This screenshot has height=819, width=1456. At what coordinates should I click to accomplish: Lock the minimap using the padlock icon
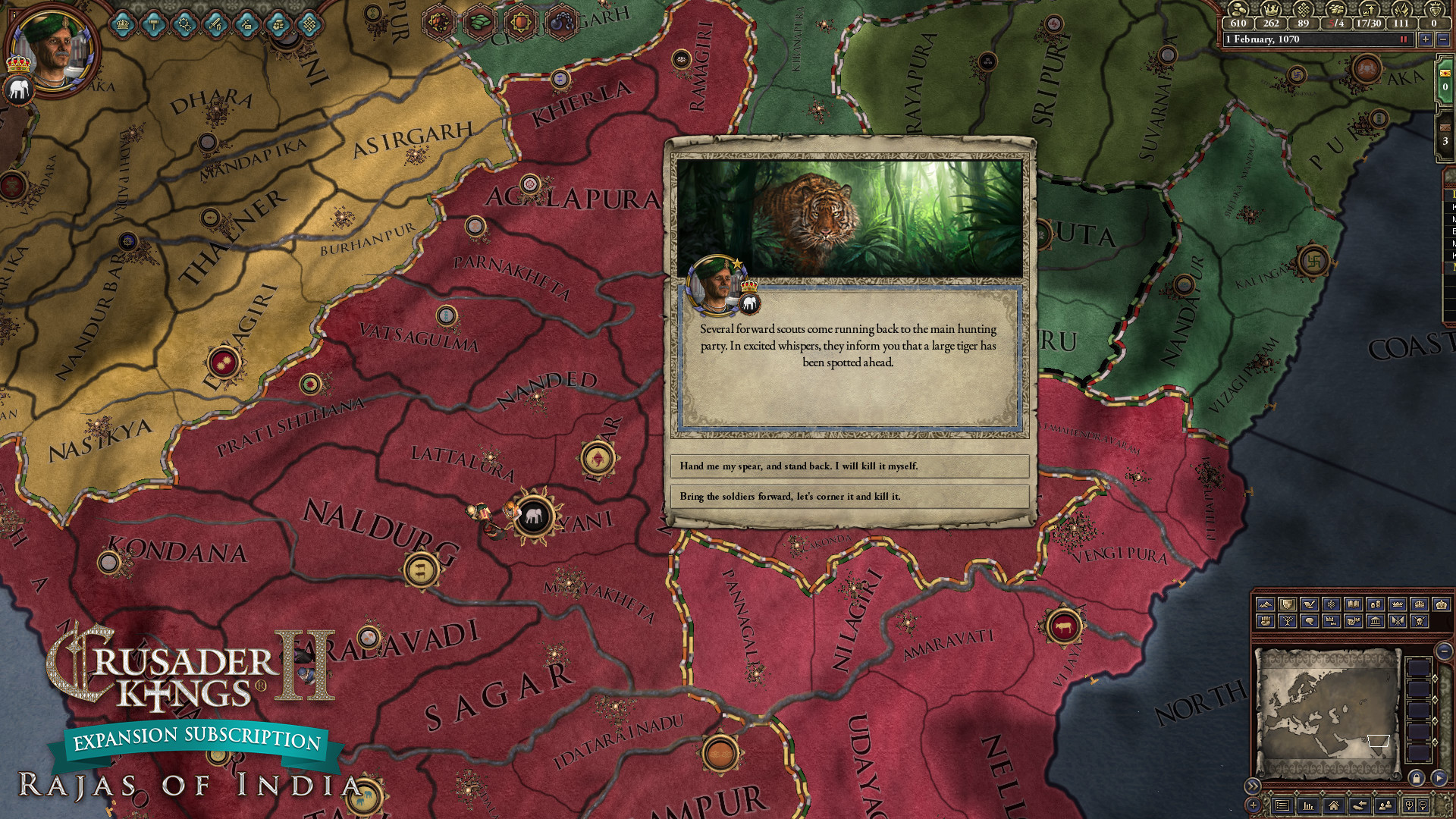pyautogui.click(x=1417, y=778)
